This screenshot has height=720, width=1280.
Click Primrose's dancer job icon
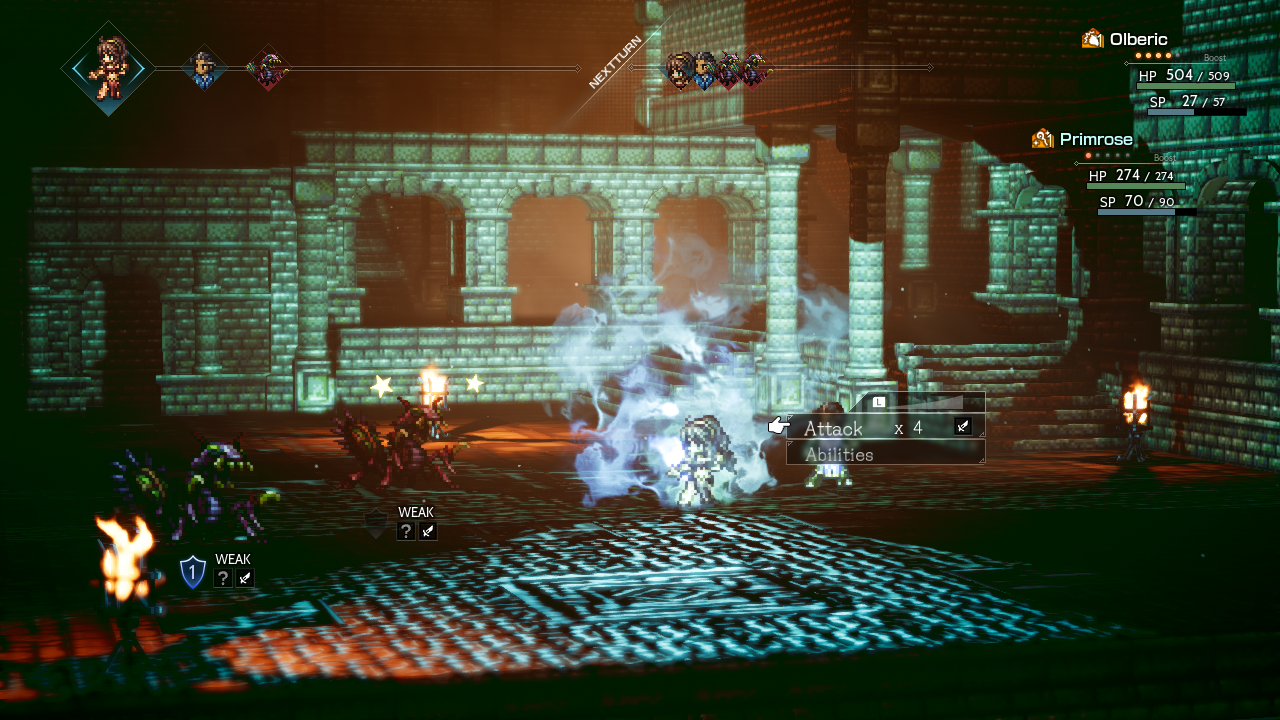[1044, 138]
